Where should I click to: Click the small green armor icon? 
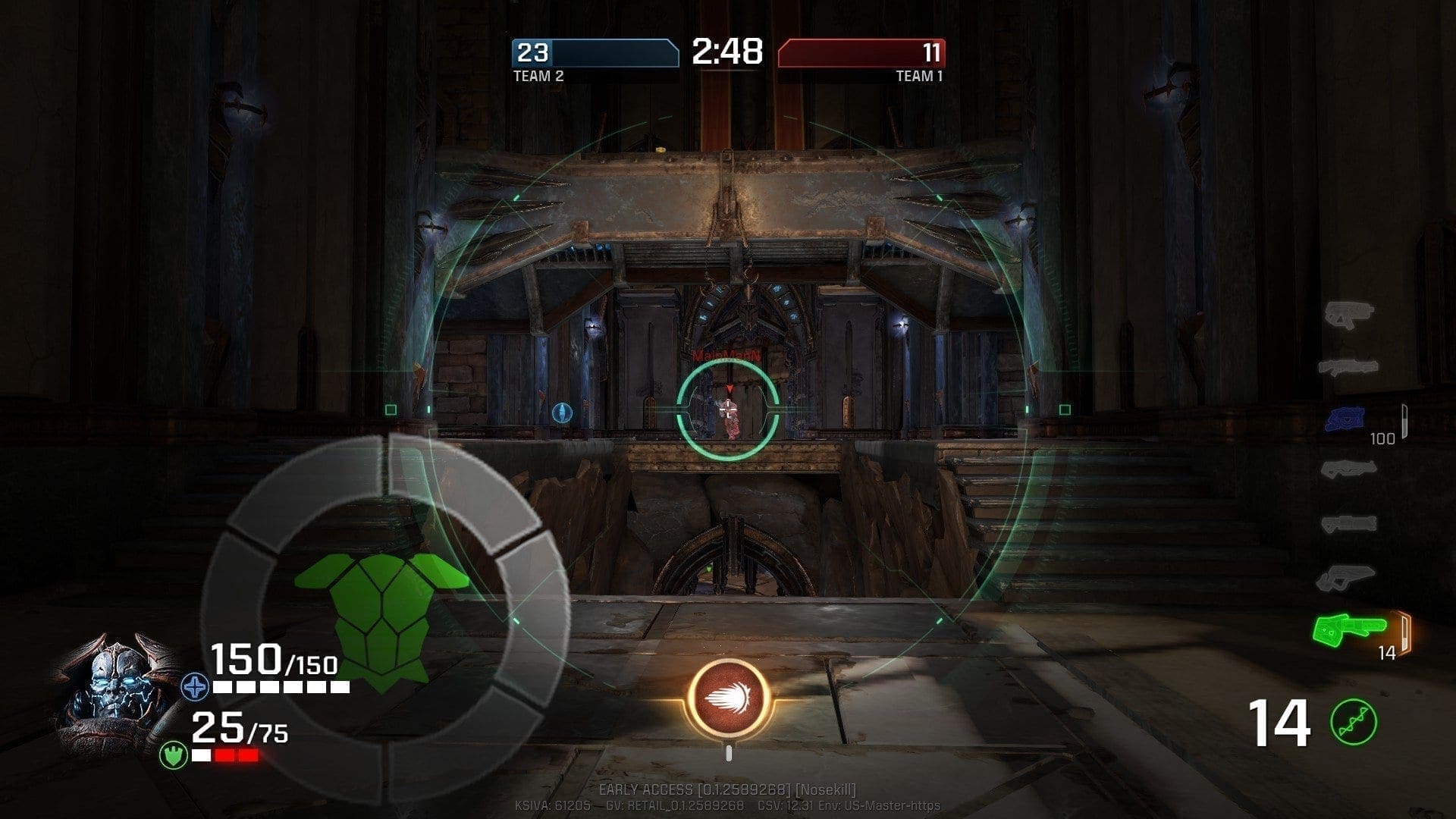click(174, 755)
